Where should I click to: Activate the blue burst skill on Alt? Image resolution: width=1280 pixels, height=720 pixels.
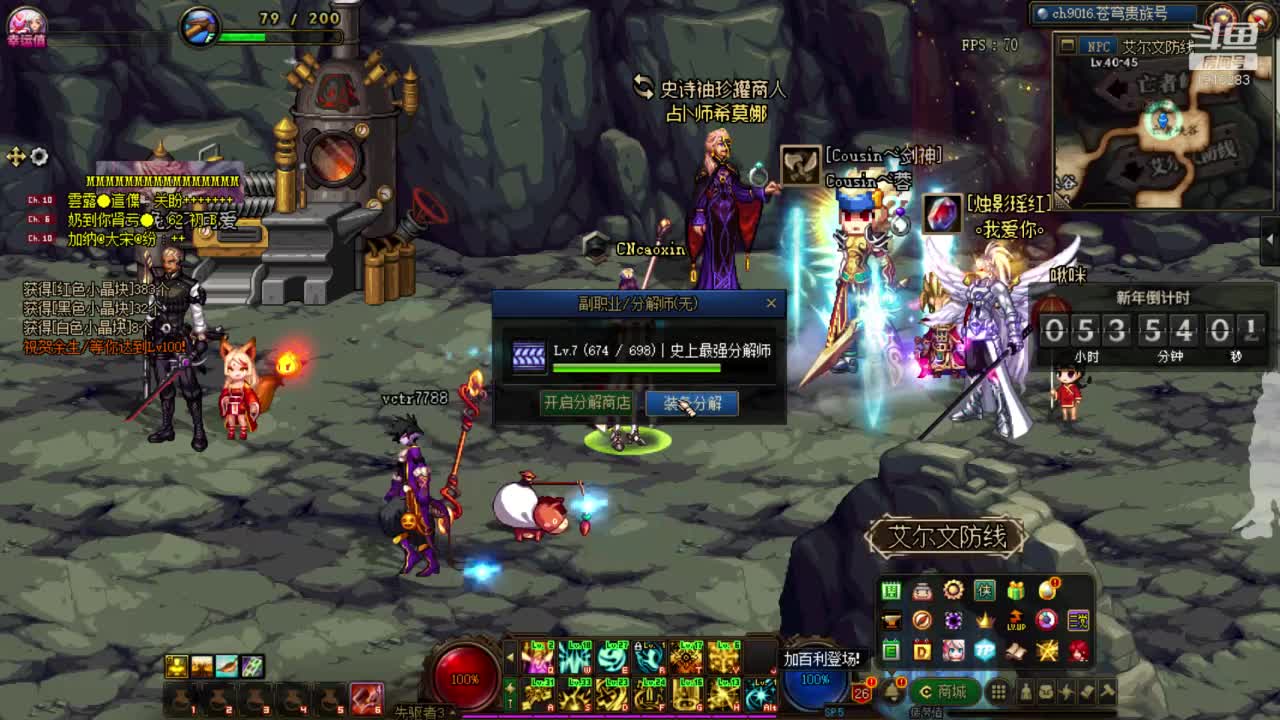point(761,694)
